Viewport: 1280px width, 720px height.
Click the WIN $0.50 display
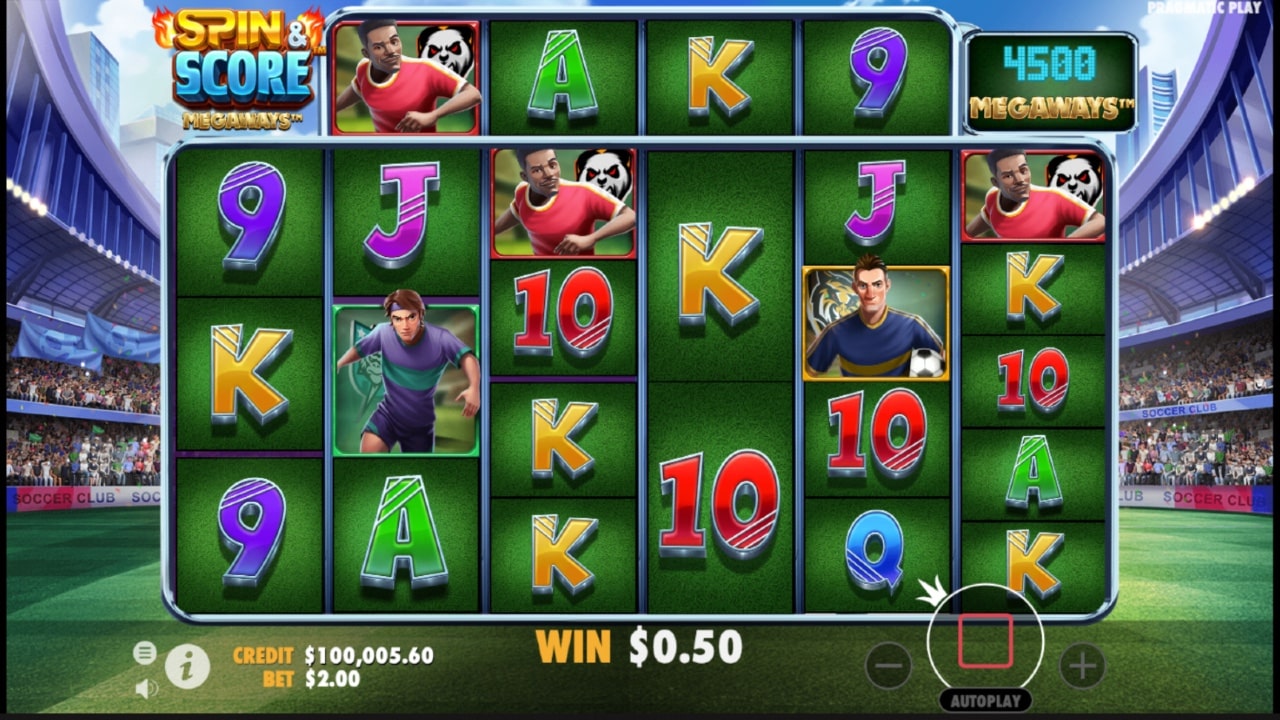pyautogui.click(x=640, y=645)
